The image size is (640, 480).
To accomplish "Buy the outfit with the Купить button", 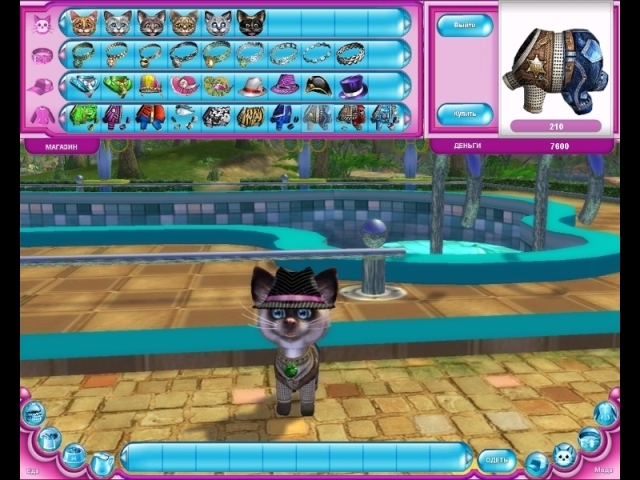I will pyautogui.click(x=464, y=114).
